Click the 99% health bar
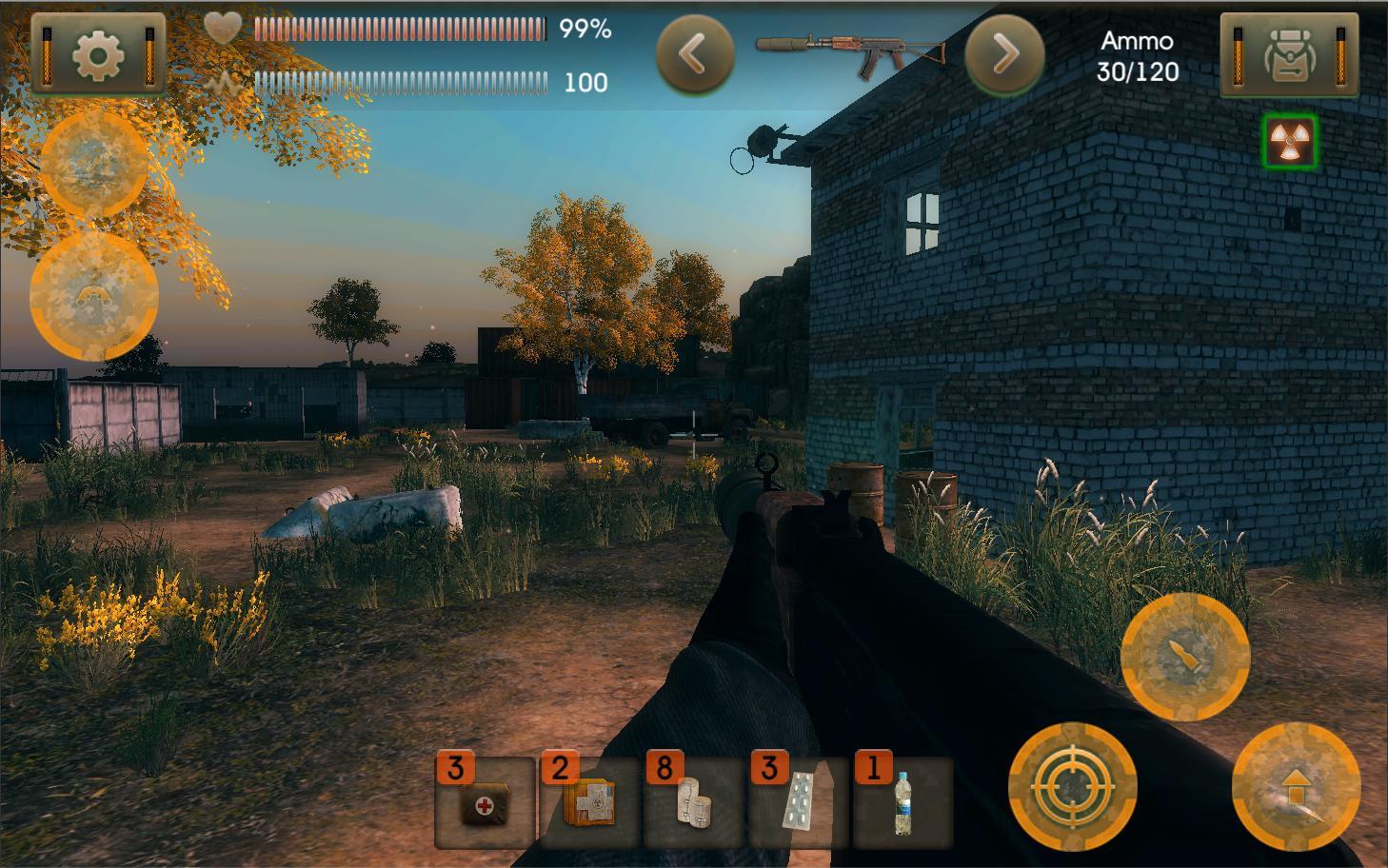Image resolution: width=1388 pixels, height=868 pixels. click(x=400, y=29)
